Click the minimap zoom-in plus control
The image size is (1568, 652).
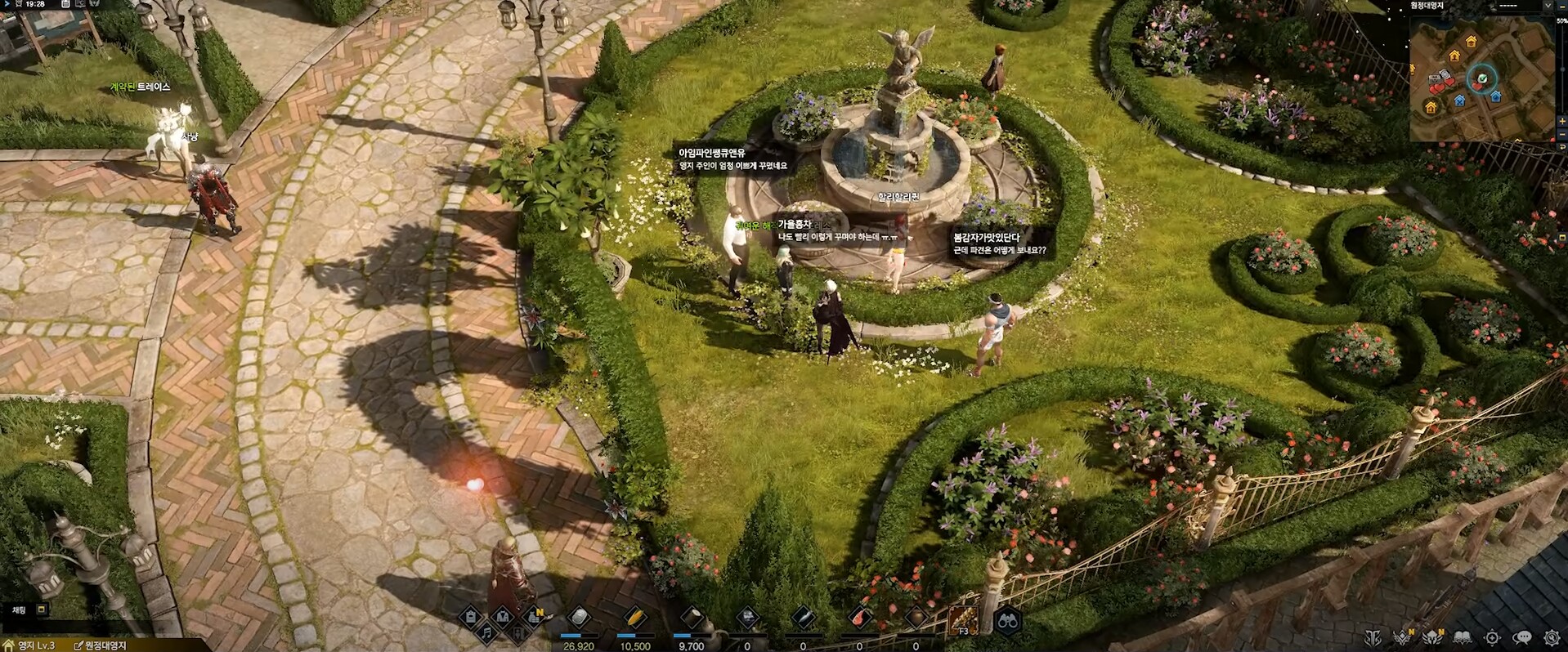1561,121
